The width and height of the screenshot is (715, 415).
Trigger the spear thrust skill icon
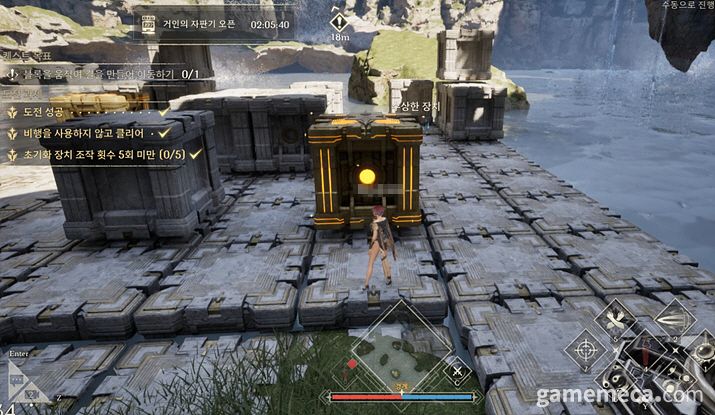click(x=675, y=318)
